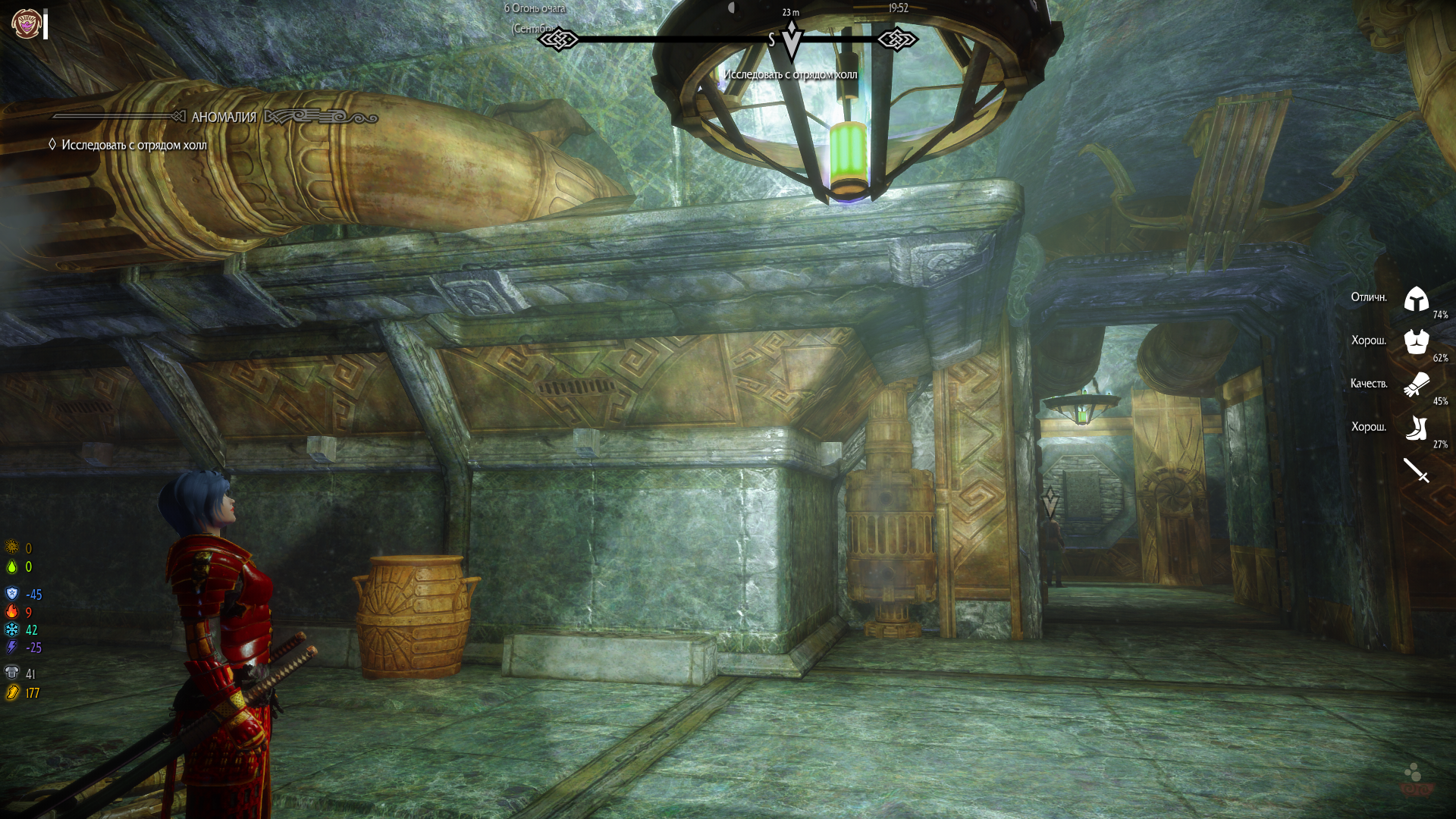Open the Аномалия quest tracker title
The width and height of the screenshot is (1456, 819).
coord(224,117)
